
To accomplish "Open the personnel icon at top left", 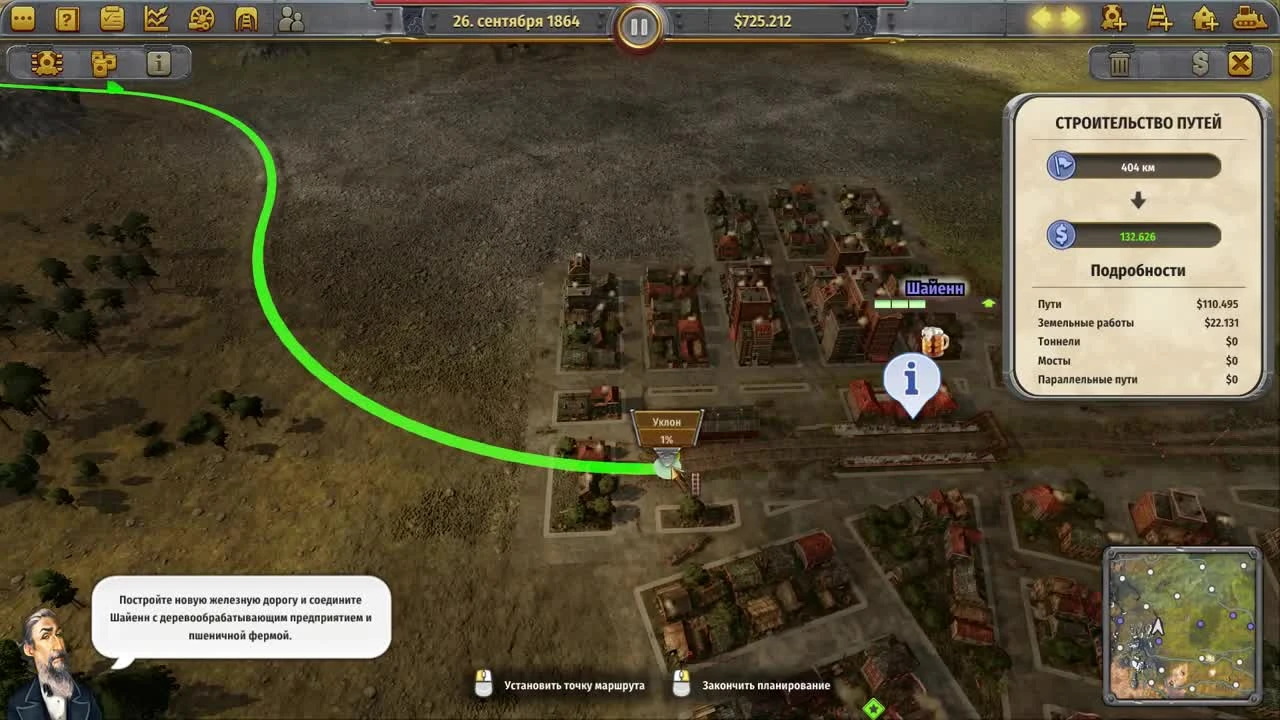I will click(291, 18).
